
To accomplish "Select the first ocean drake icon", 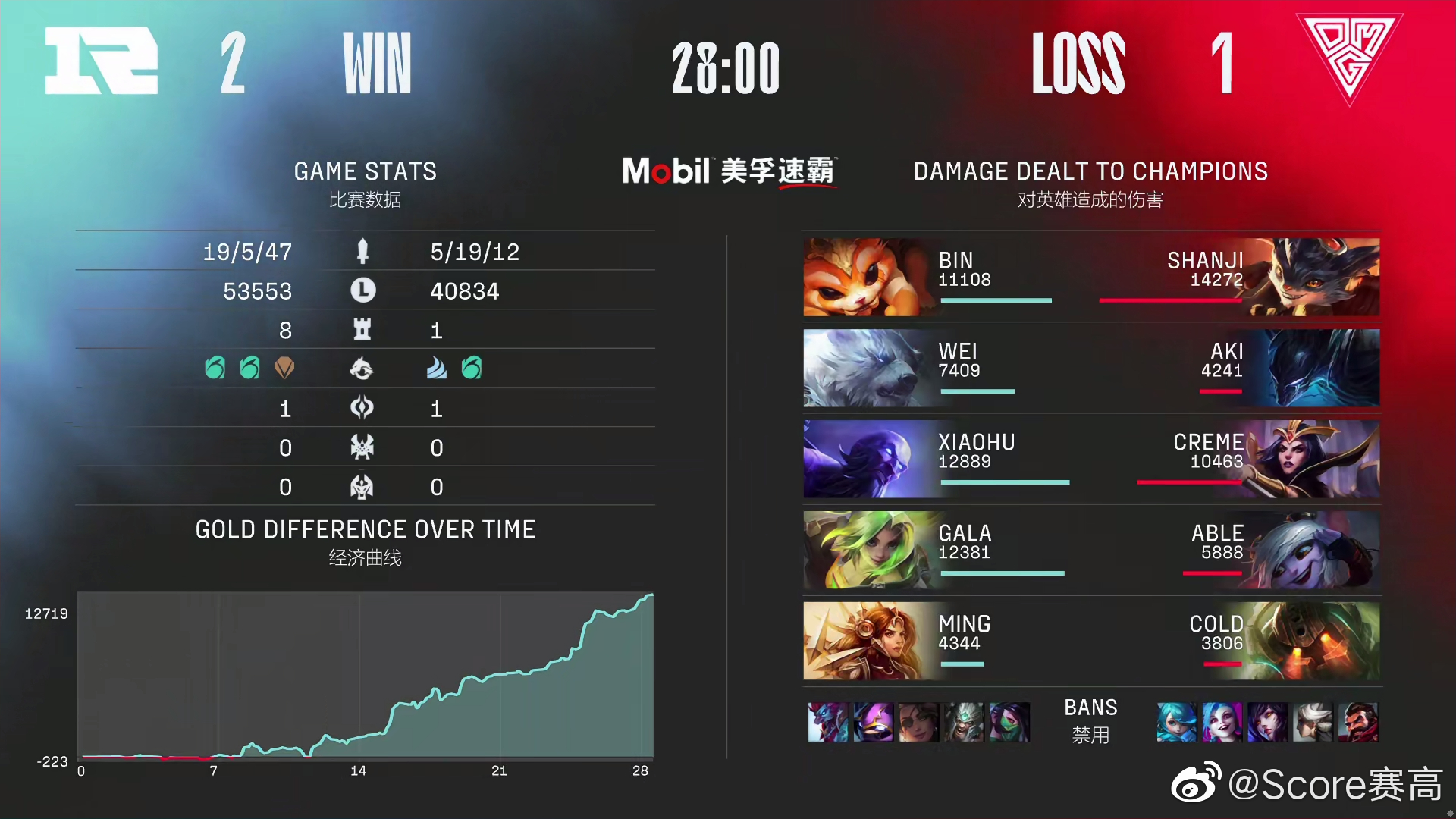I will (x=215, y=369).
